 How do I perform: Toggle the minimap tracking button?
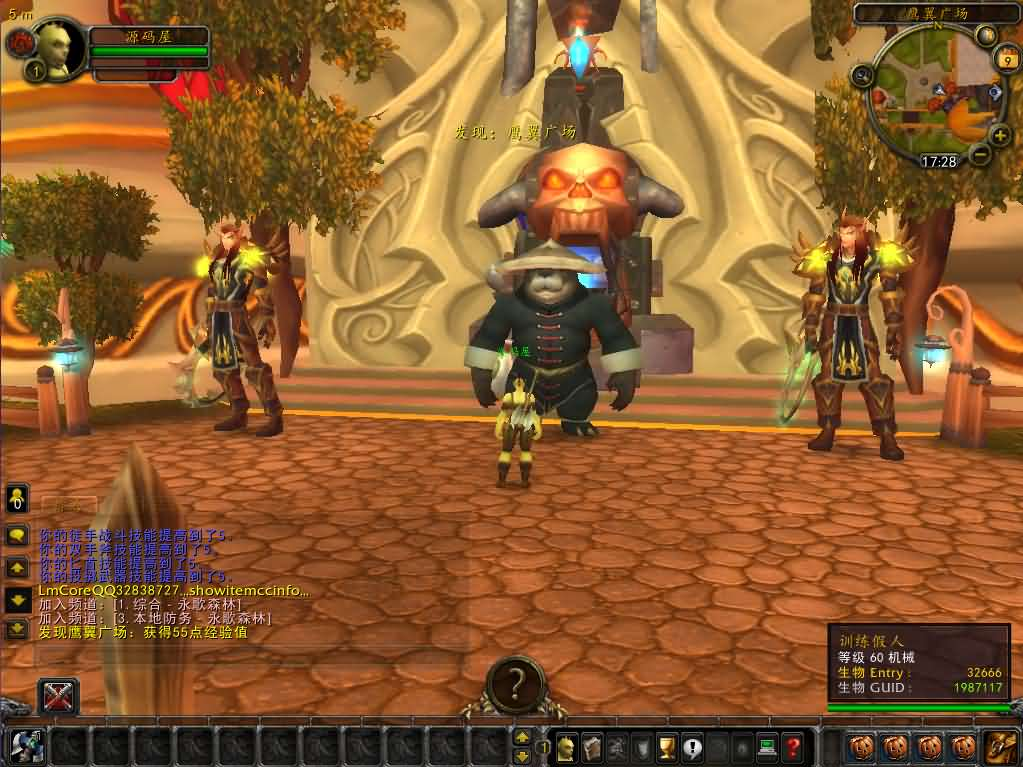tap(863, 73)
